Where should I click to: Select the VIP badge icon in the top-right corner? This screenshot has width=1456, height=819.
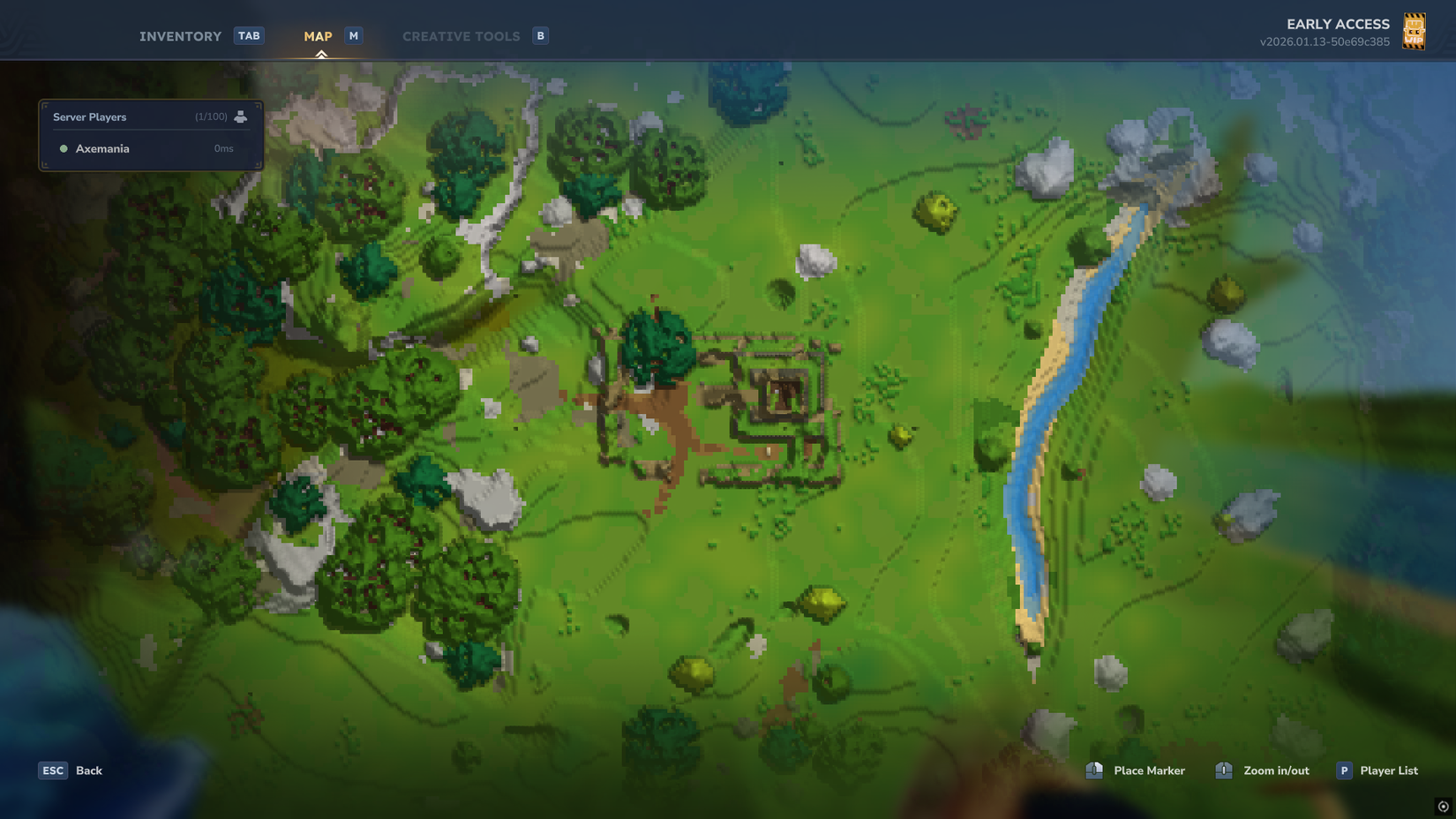click(x=1415, y=32)
